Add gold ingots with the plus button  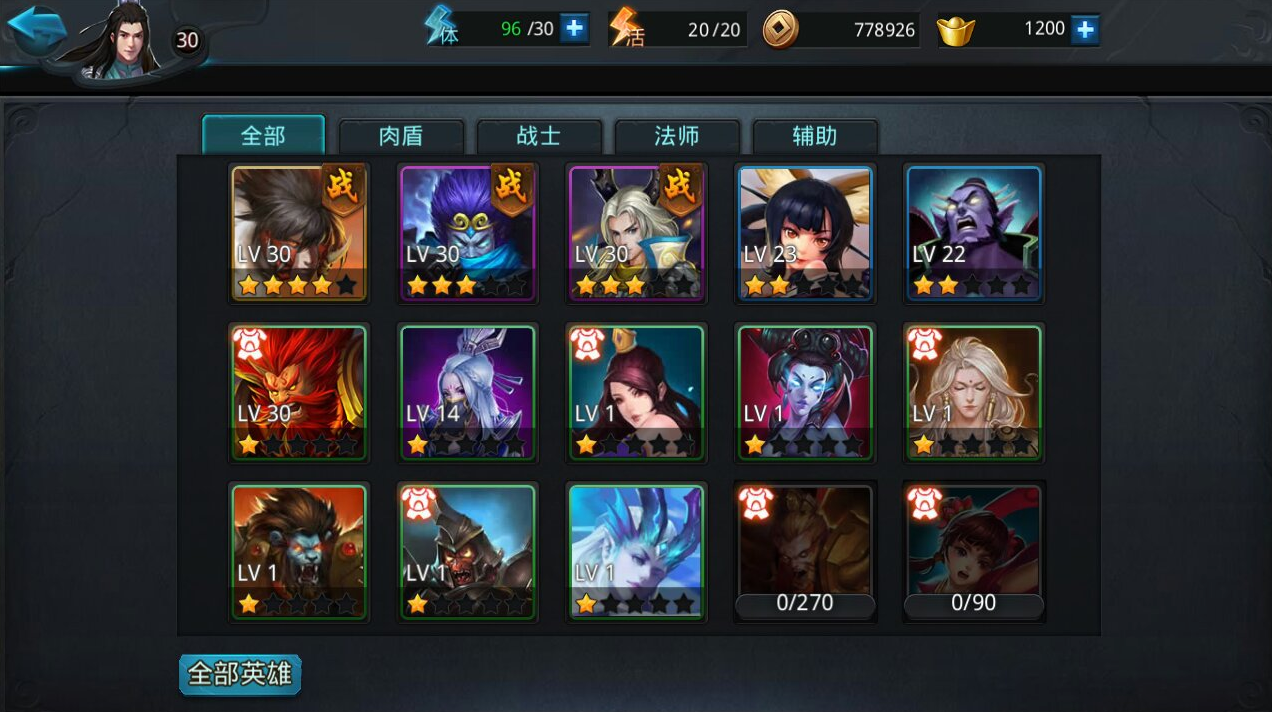tap(1085, 29)
